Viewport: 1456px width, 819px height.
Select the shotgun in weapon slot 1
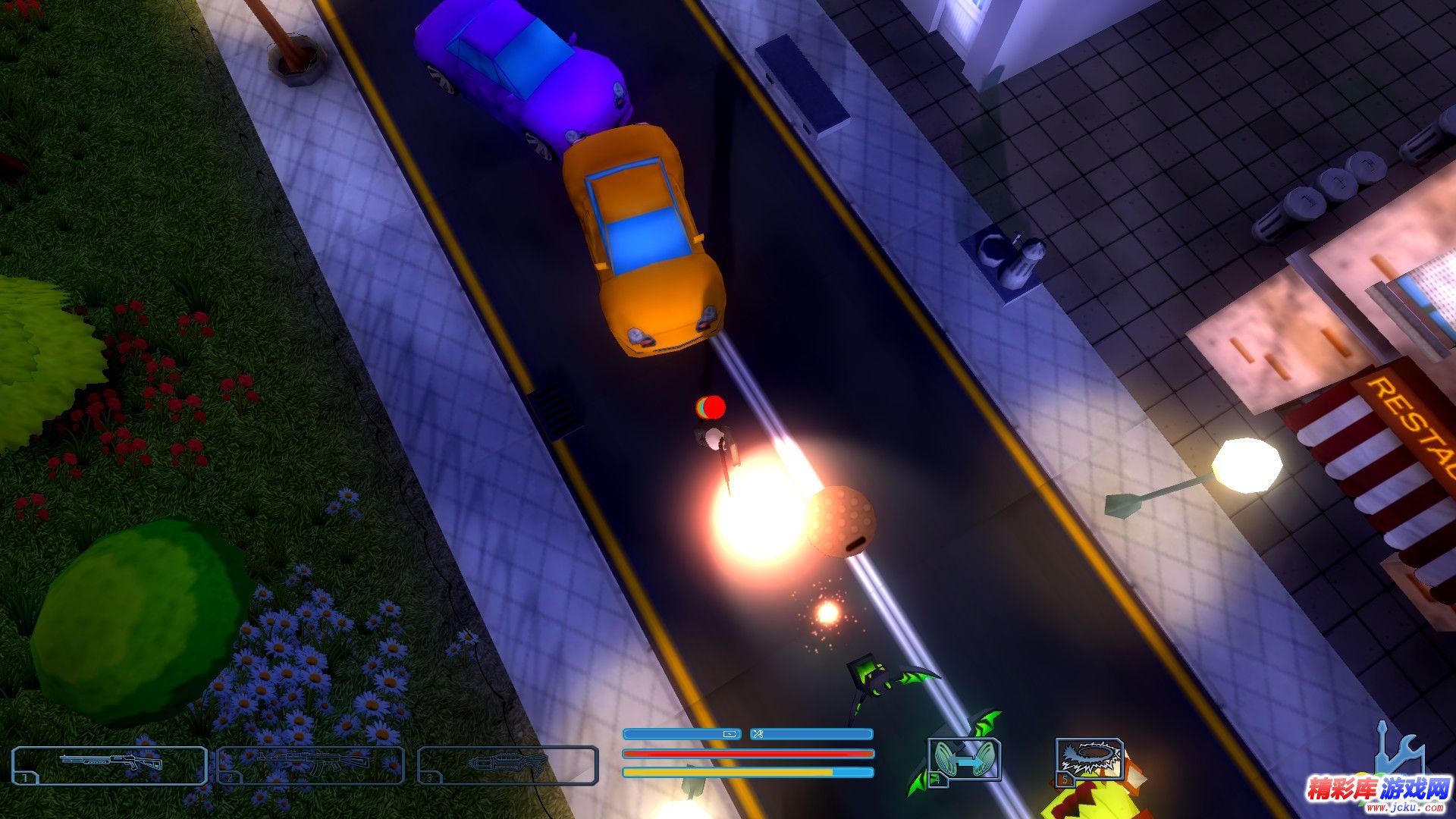point(109,764)
